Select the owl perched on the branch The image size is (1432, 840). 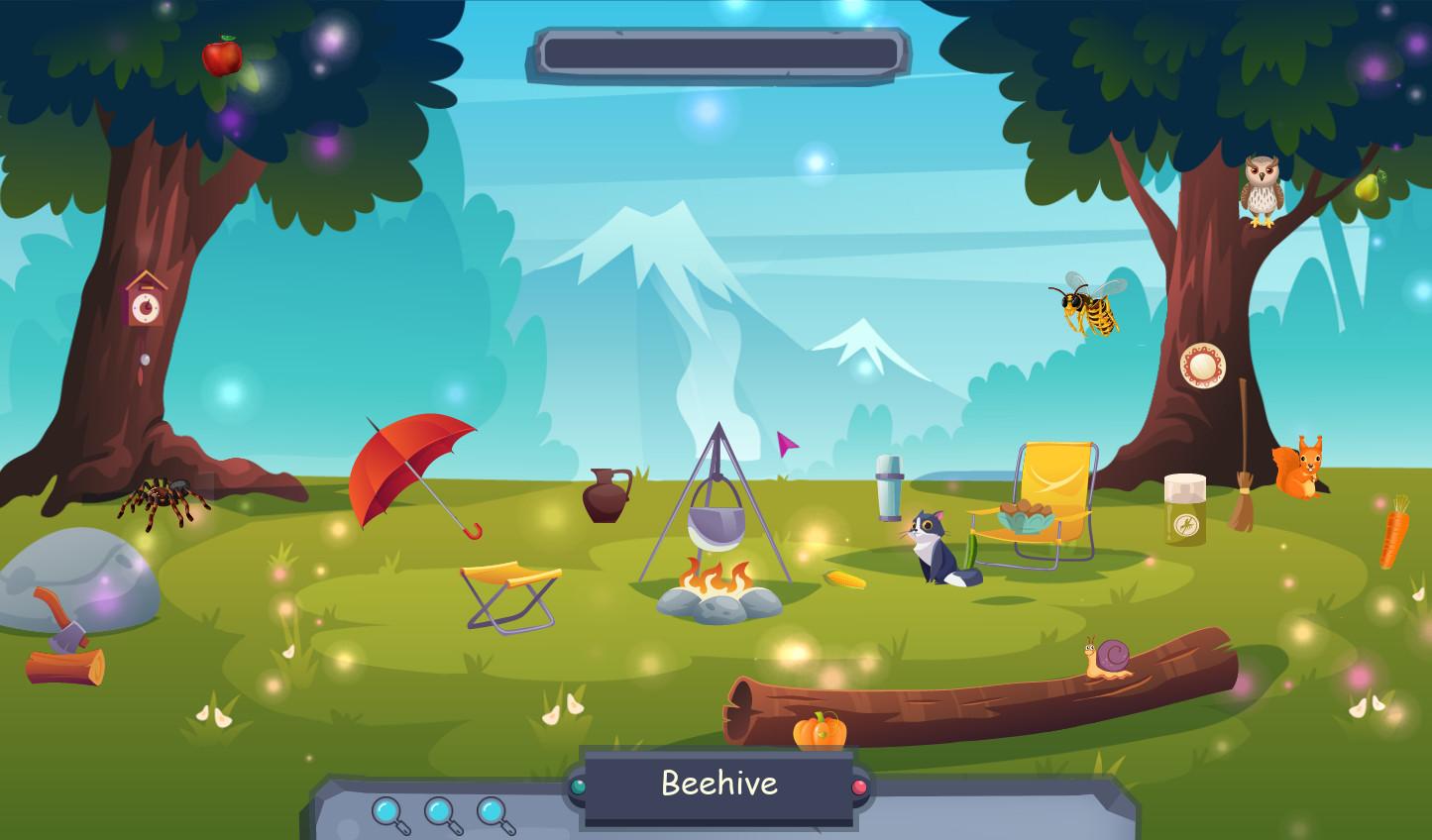[x=1259, y=188]
